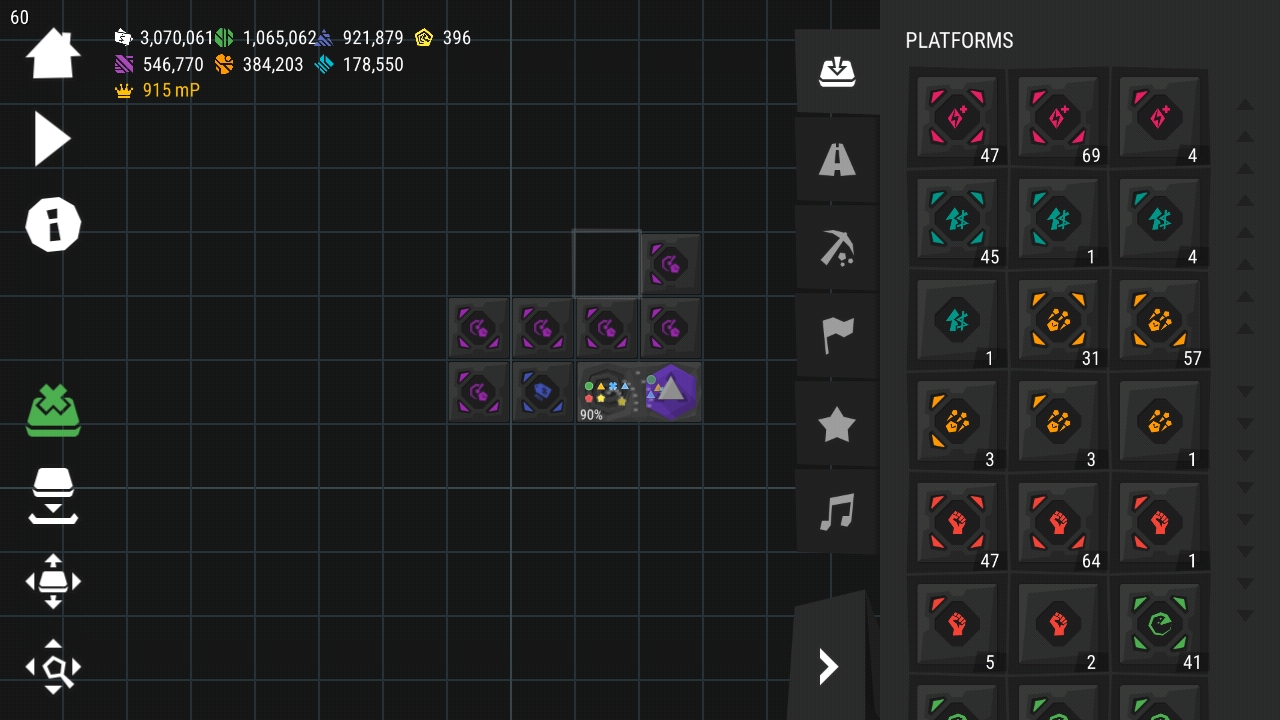Select the purple hexagon base tile
The image size is (1280, 720).
click(671, 391)
